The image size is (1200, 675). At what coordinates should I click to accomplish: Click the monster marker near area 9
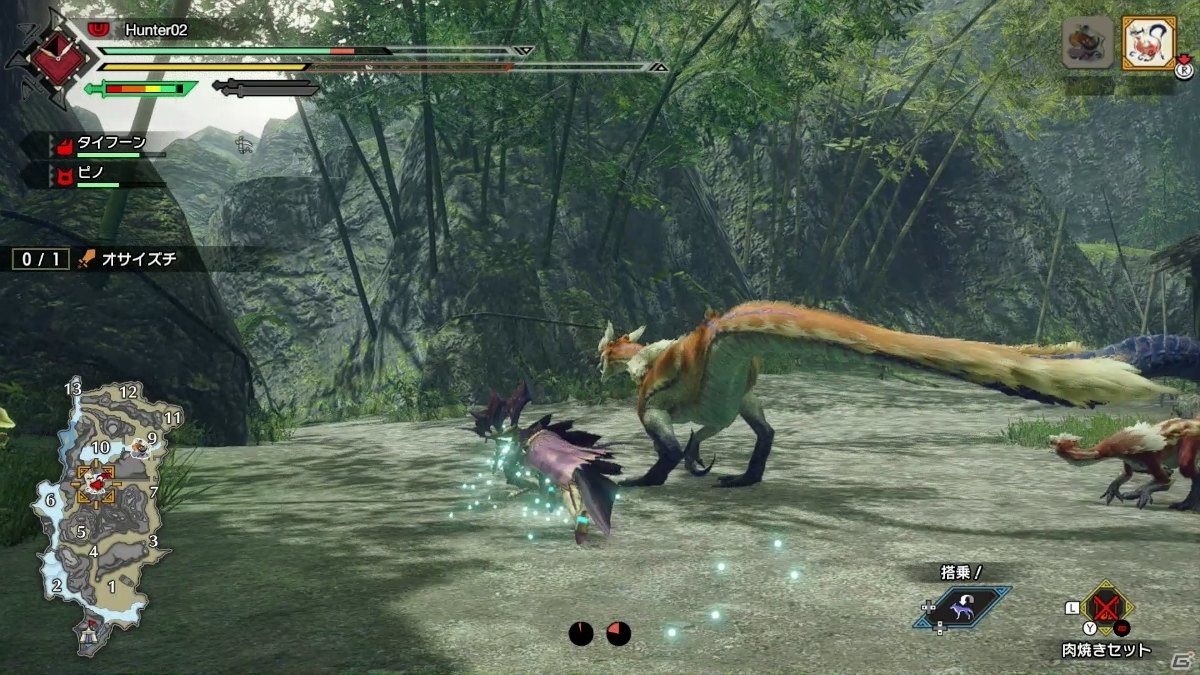(140, 448)
